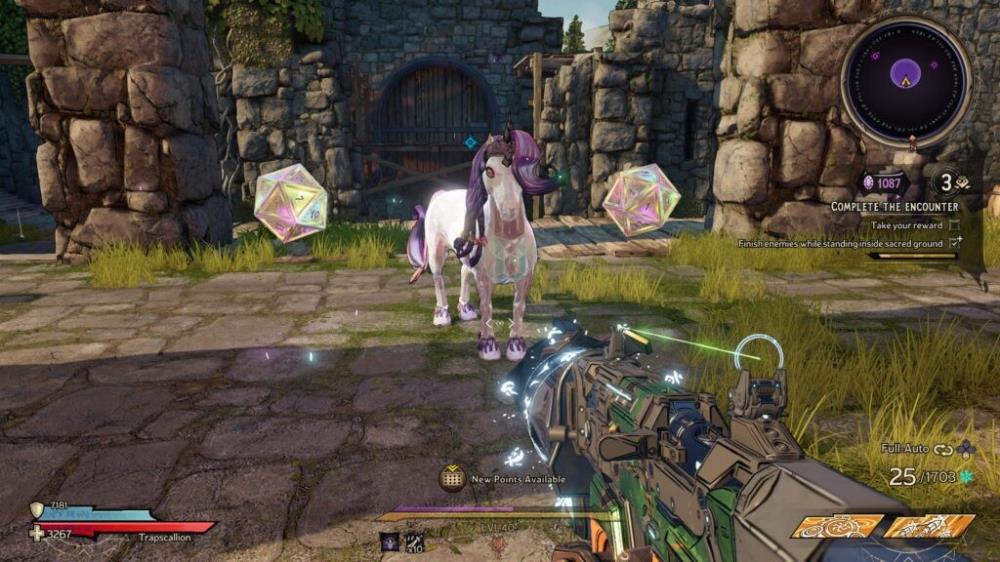Click the purple skull status effect icon

click(388, 541)
